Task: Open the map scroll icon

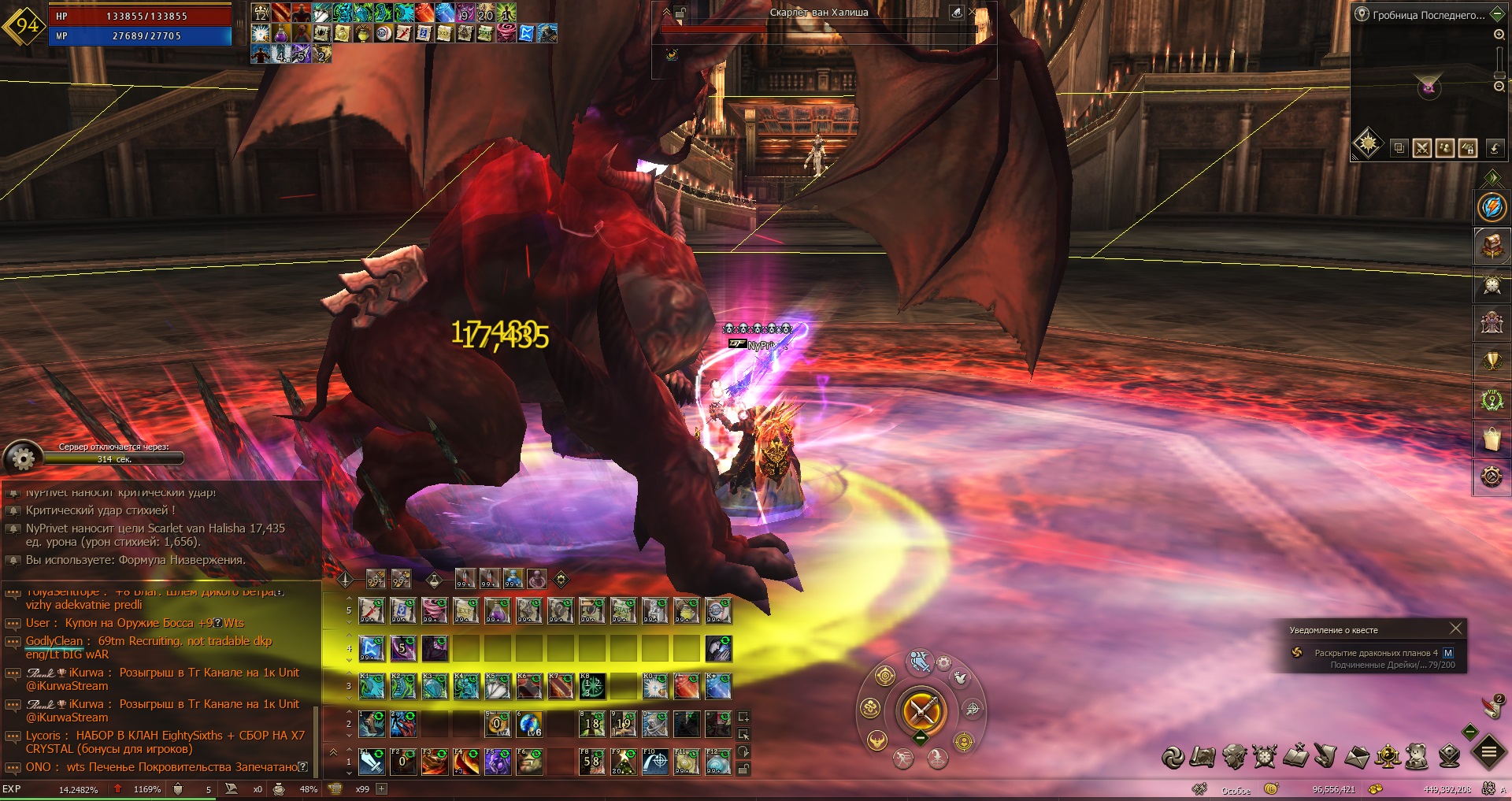Action: coord(1203,756)
